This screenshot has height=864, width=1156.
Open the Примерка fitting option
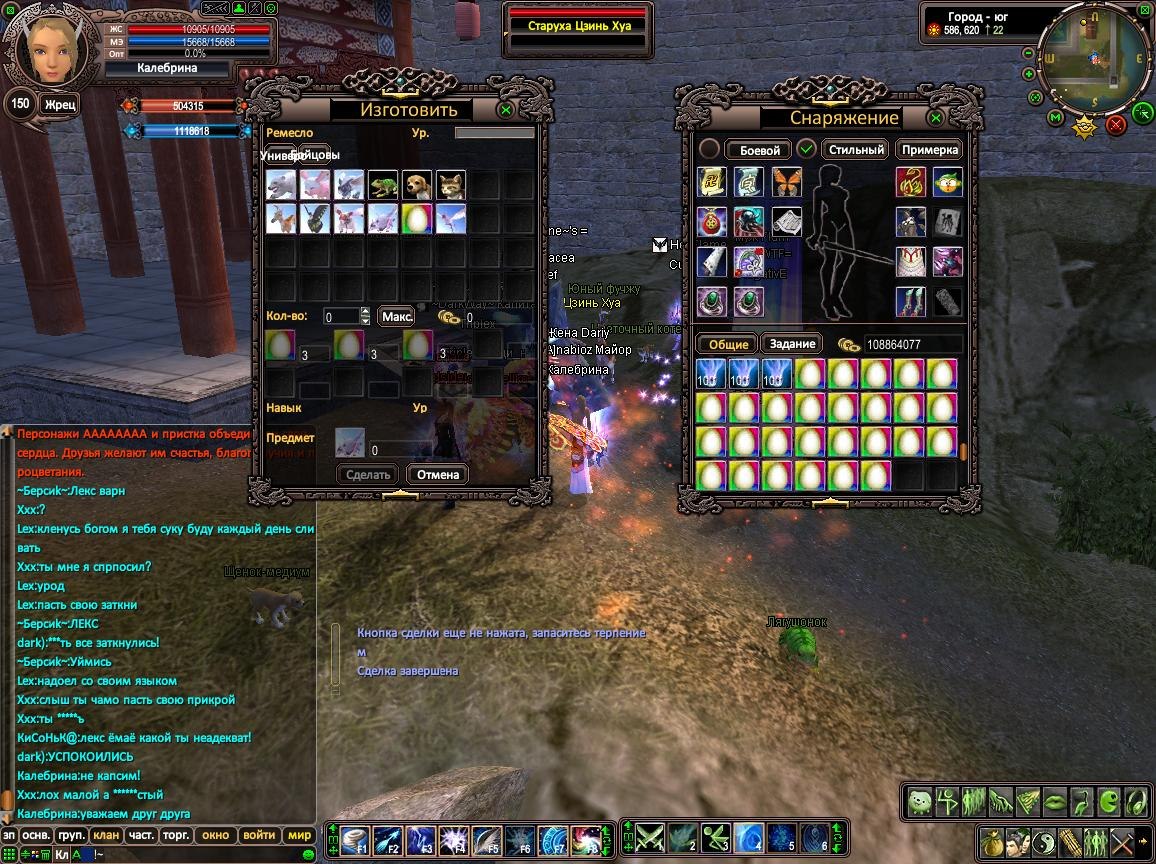point(929,150)
